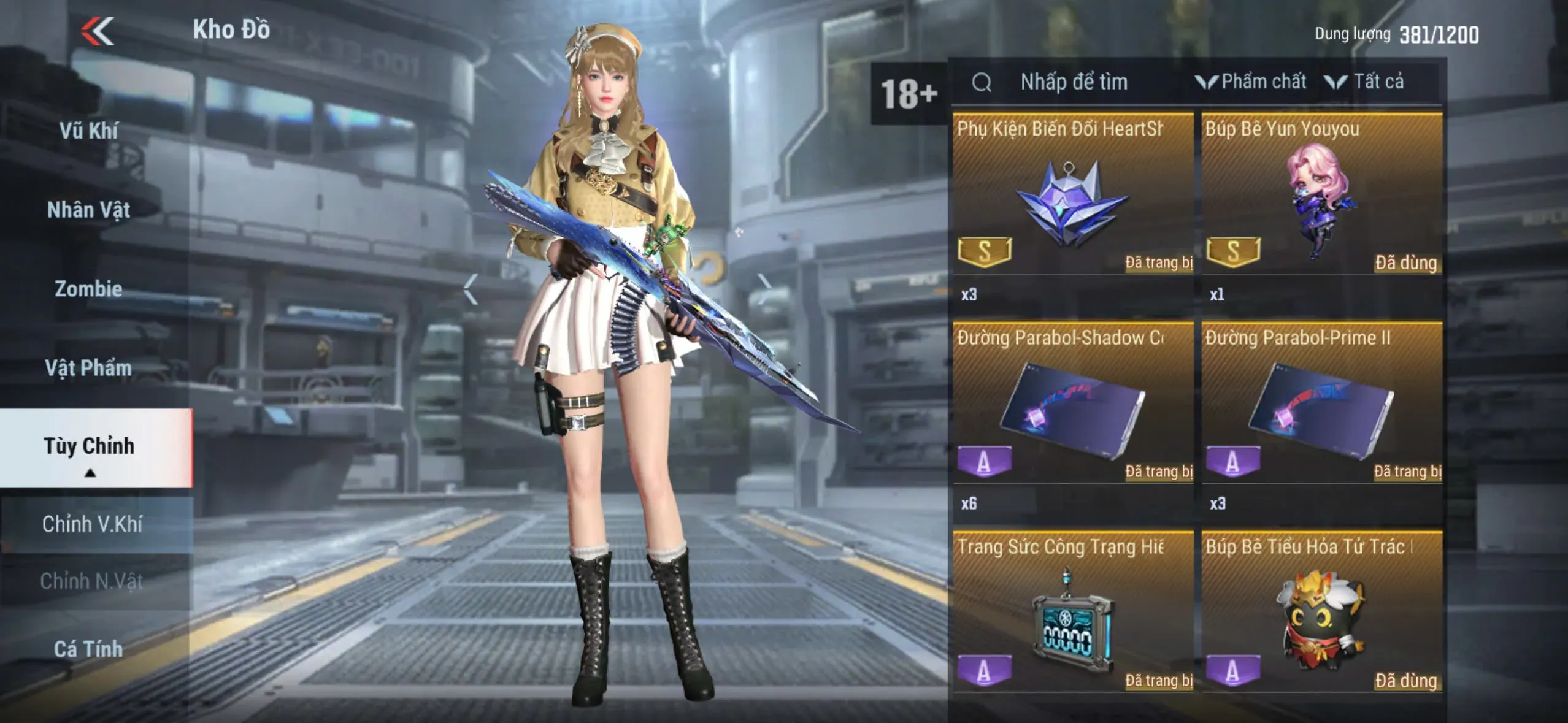Image resolution: width=1568 pixels, height=723 pixels.
Task: Choose the Chỉnh V.Khí sub-tab
Action: pyautogui.click(x=93, y=524)
